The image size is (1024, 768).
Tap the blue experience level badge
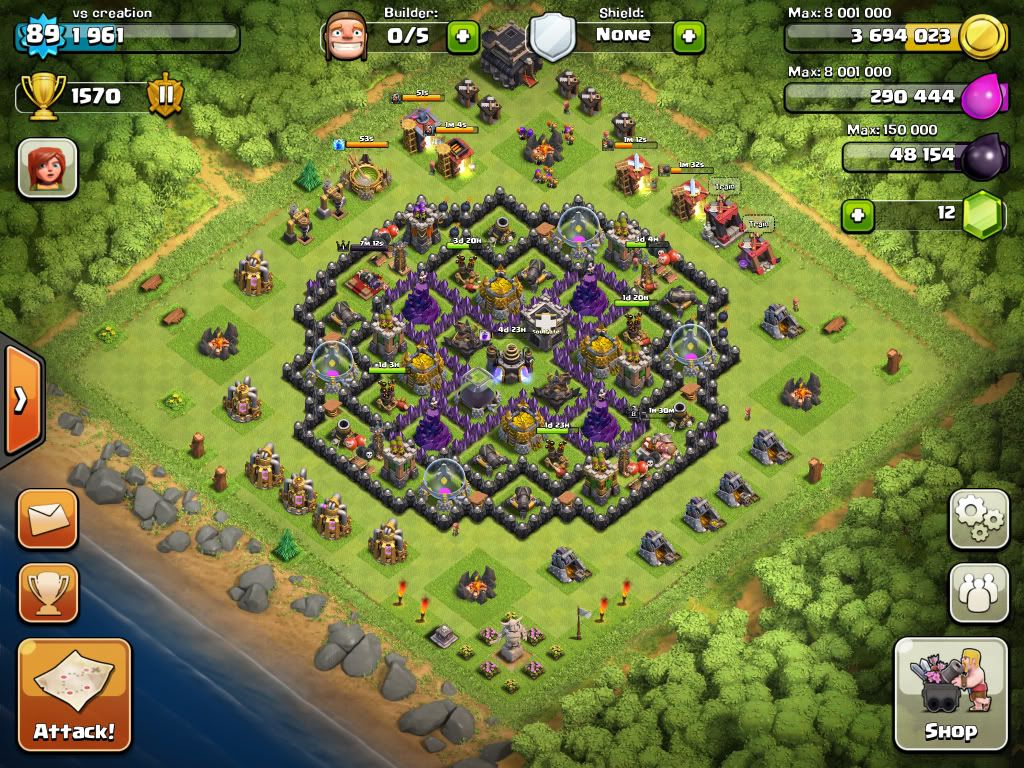(x=42, y=34)
